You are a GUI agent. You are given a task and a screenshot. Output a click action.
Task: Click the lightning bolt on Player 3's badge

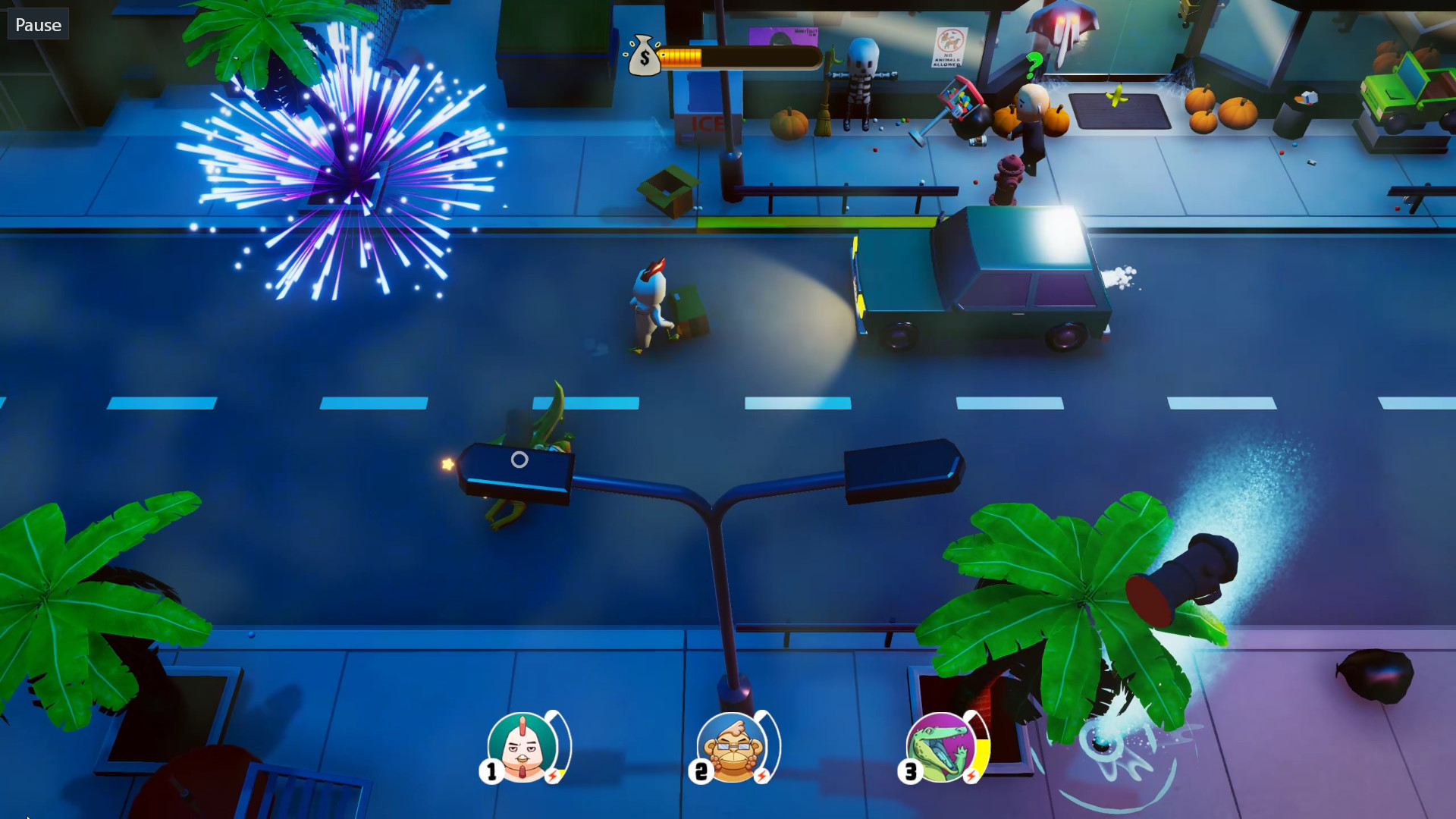click(x=971, y=776)
